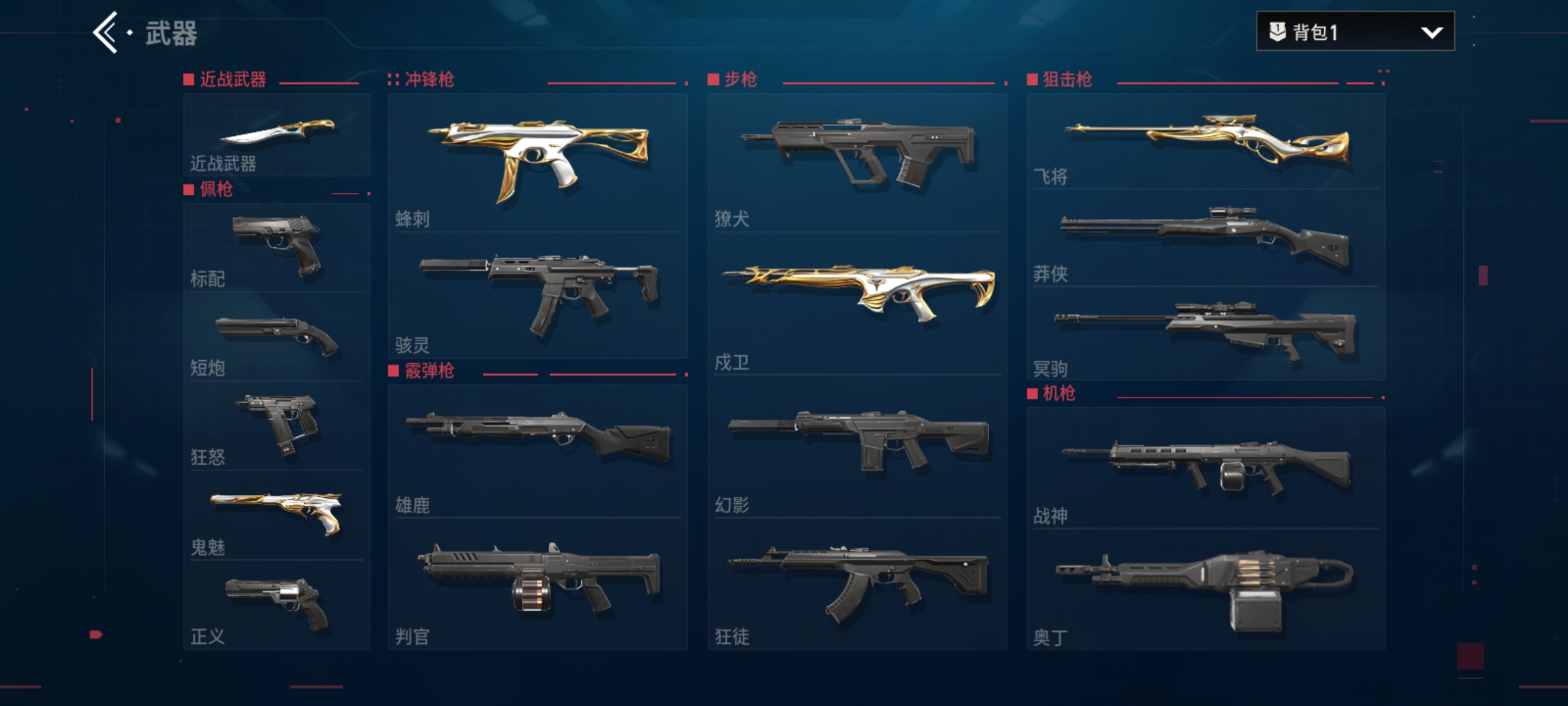The image size is (1568, 706).
Task: Select the 冥驹 sniper rifle slot
Action: click(1206, 333)
